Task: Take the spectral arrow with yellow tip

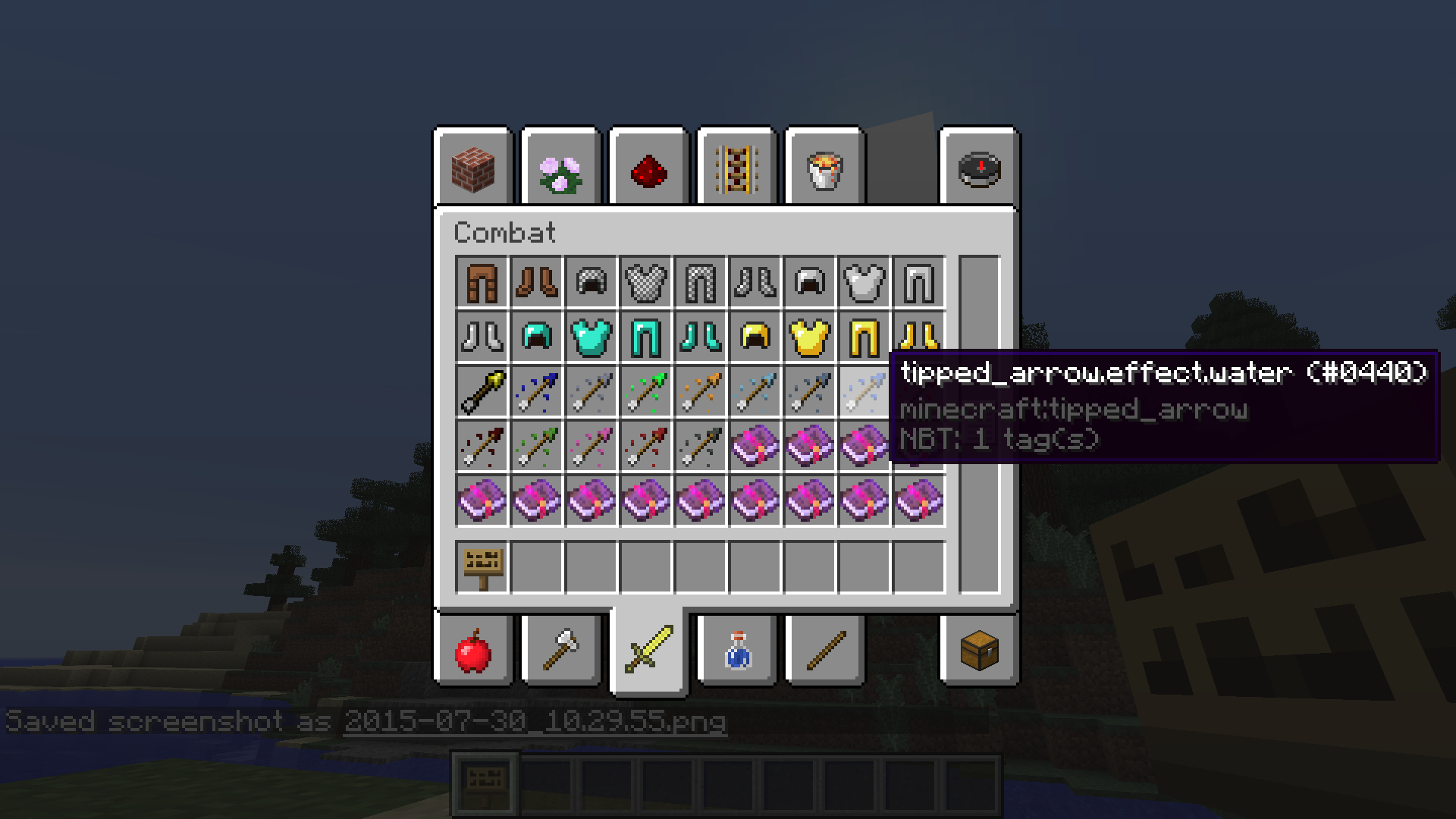Action: (482, 392)
